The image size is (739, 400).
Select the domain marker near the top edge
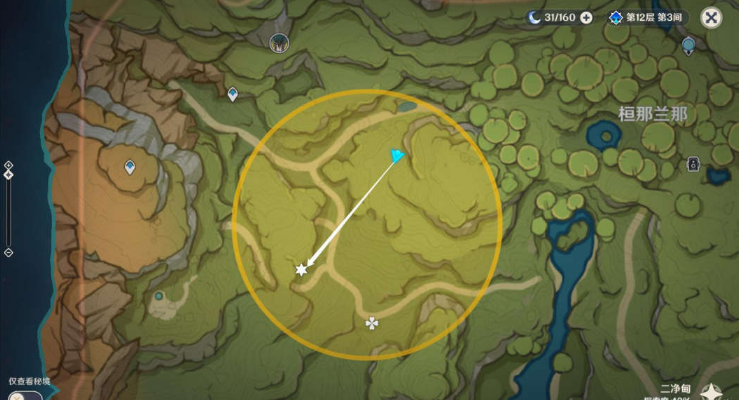278,42
